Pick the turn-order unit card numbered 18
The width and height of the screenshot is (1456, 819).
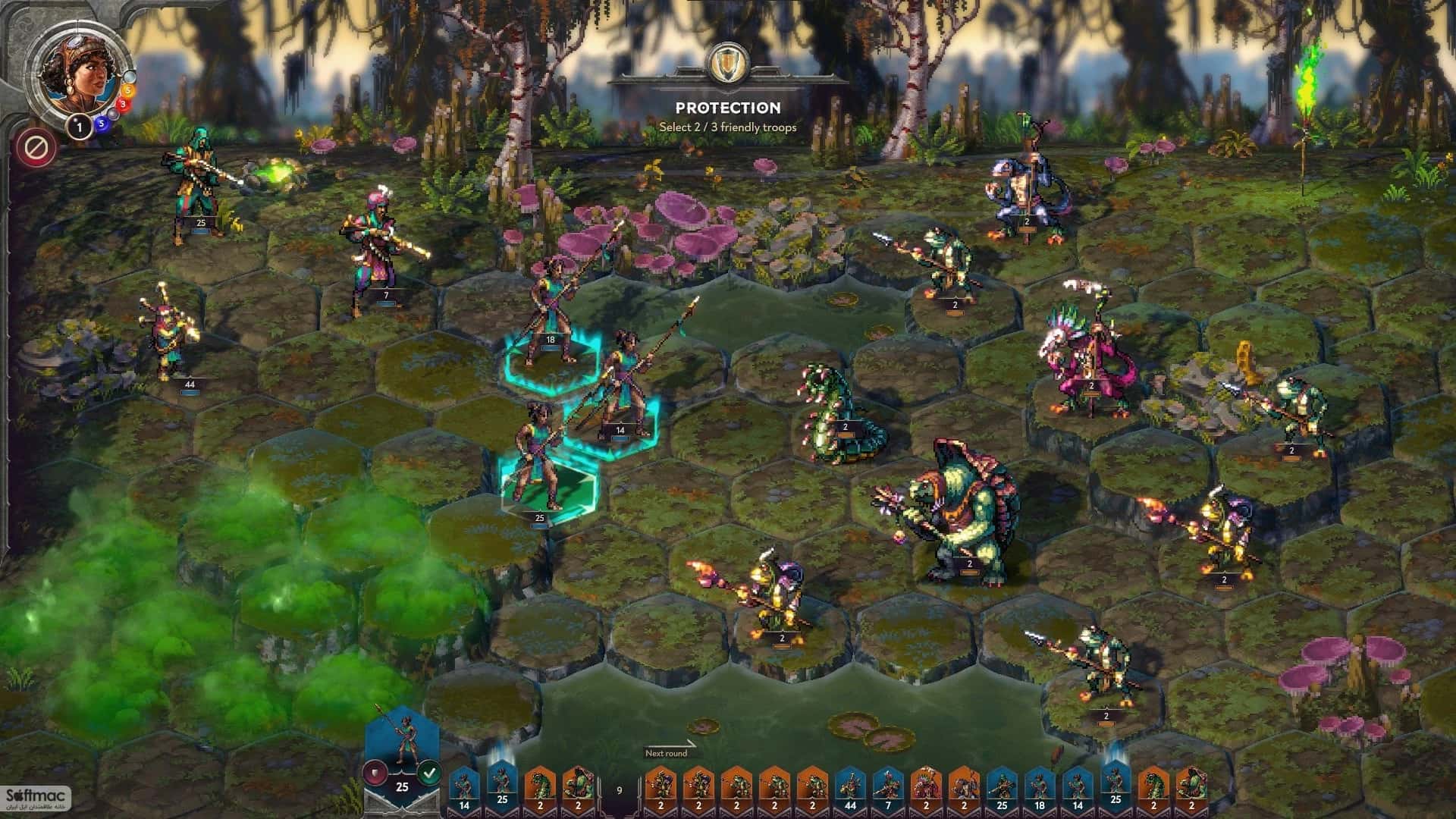[x=1040, y=790]
